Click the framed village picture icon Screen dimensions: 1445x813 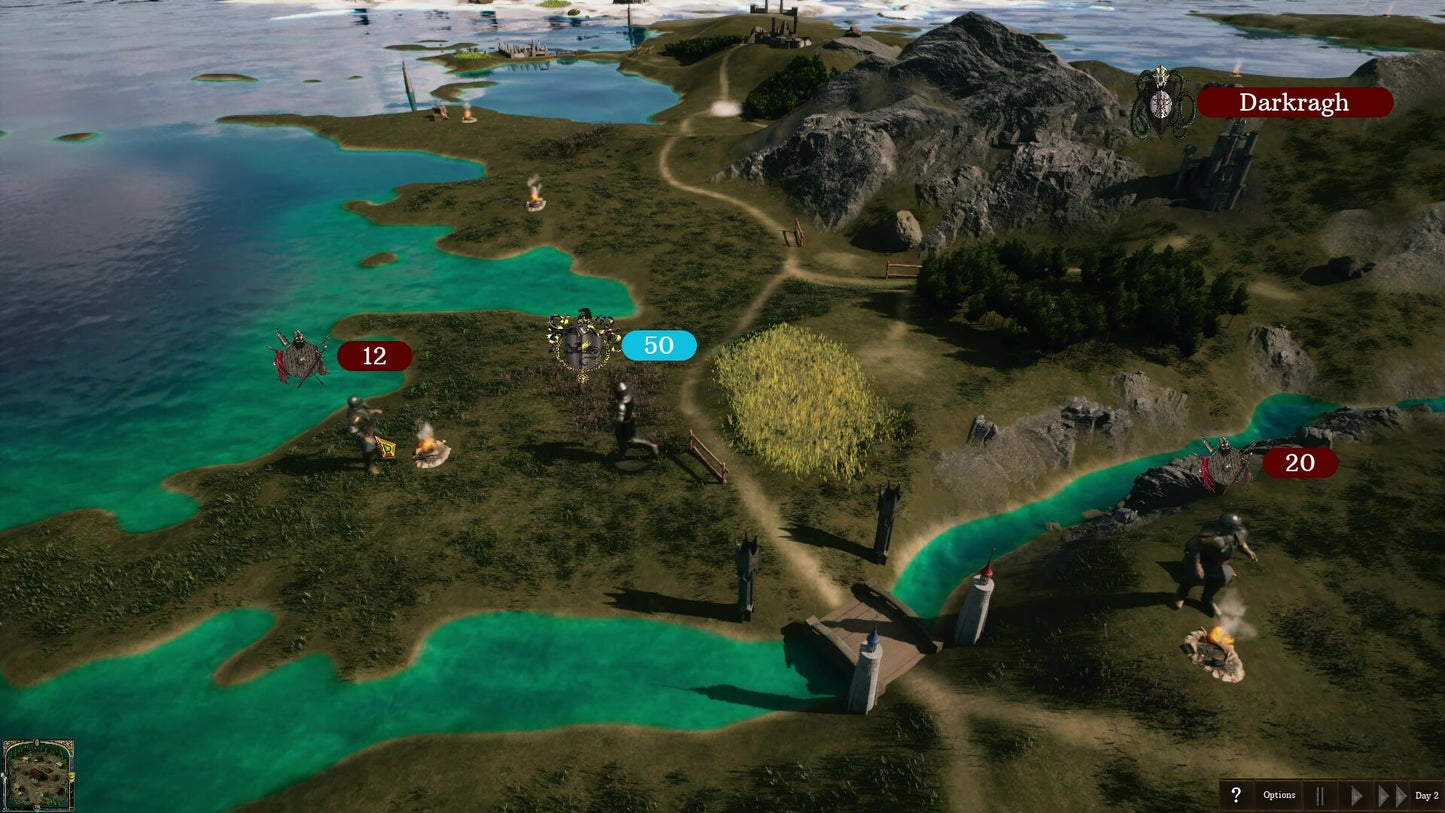(38, 775)
